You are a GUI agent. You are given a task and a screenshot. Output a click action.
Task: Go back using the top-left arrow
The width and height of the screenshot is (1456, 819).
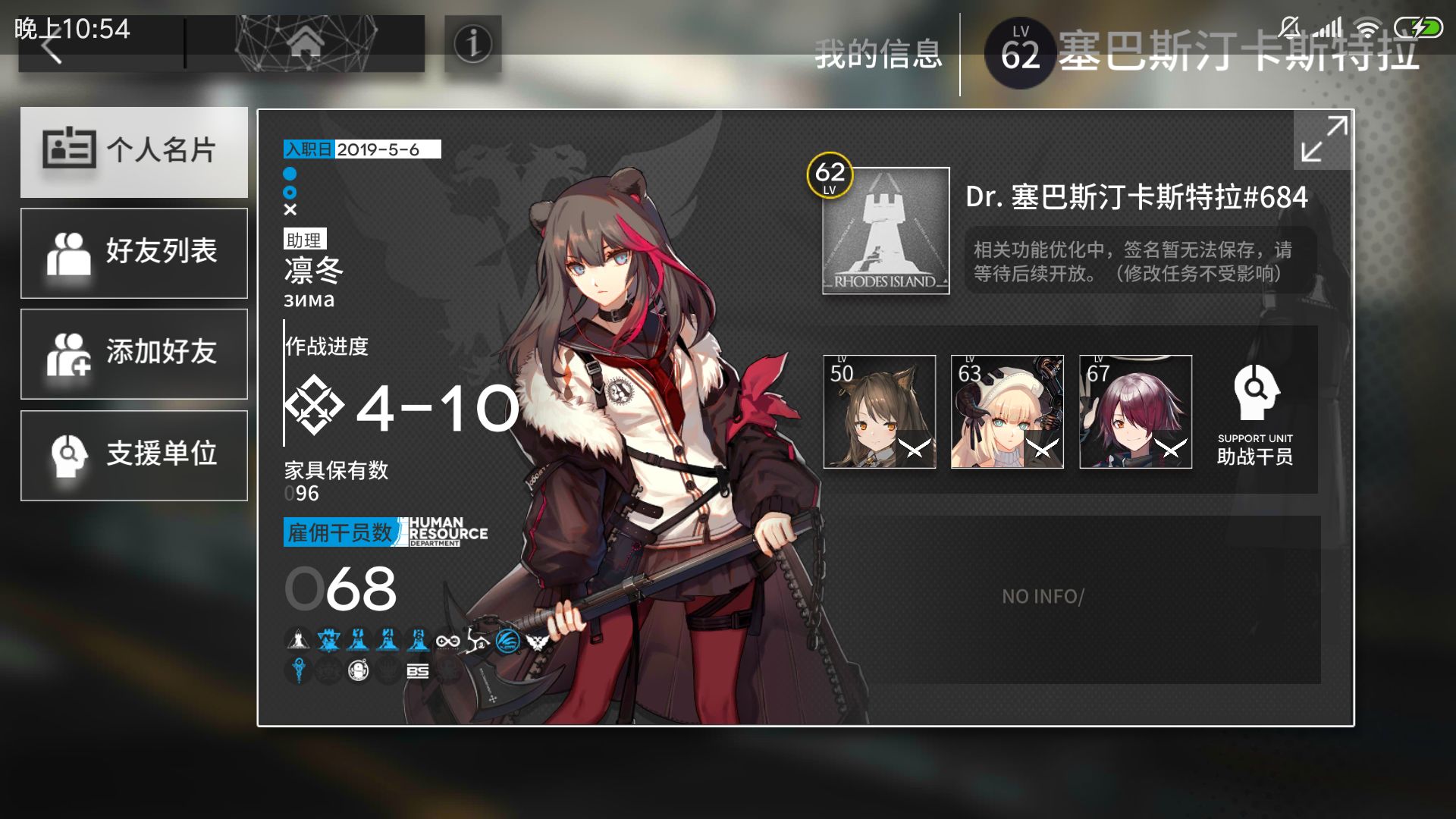pyautogui.click(x=53, y=49)
